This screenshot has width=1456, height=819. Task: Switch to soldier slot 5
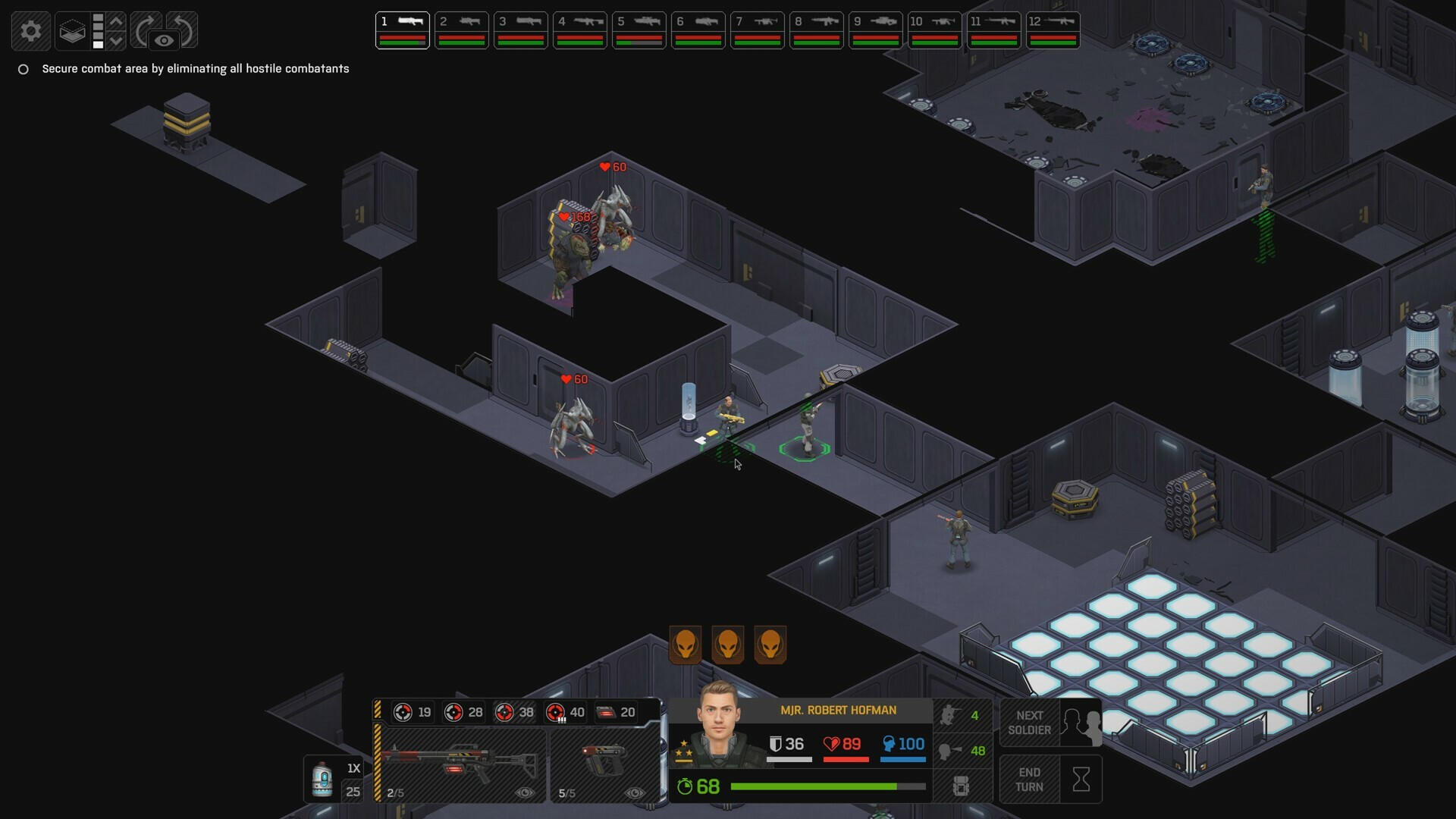pos(639,30)
